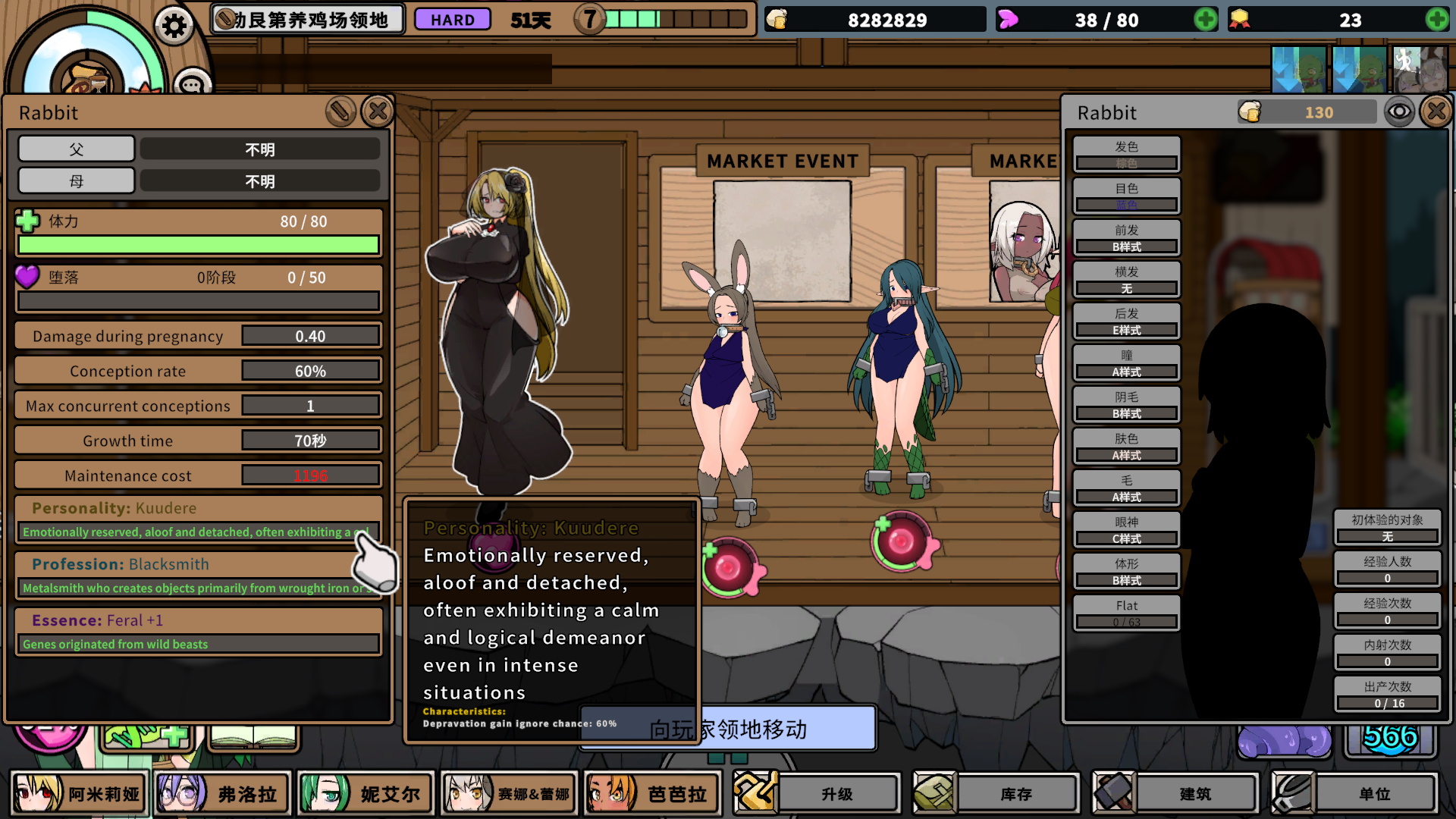Viewport: 1456px width, 819px height.
Task: Toggle the eye visibility icon
Action: coord(1399,112)
